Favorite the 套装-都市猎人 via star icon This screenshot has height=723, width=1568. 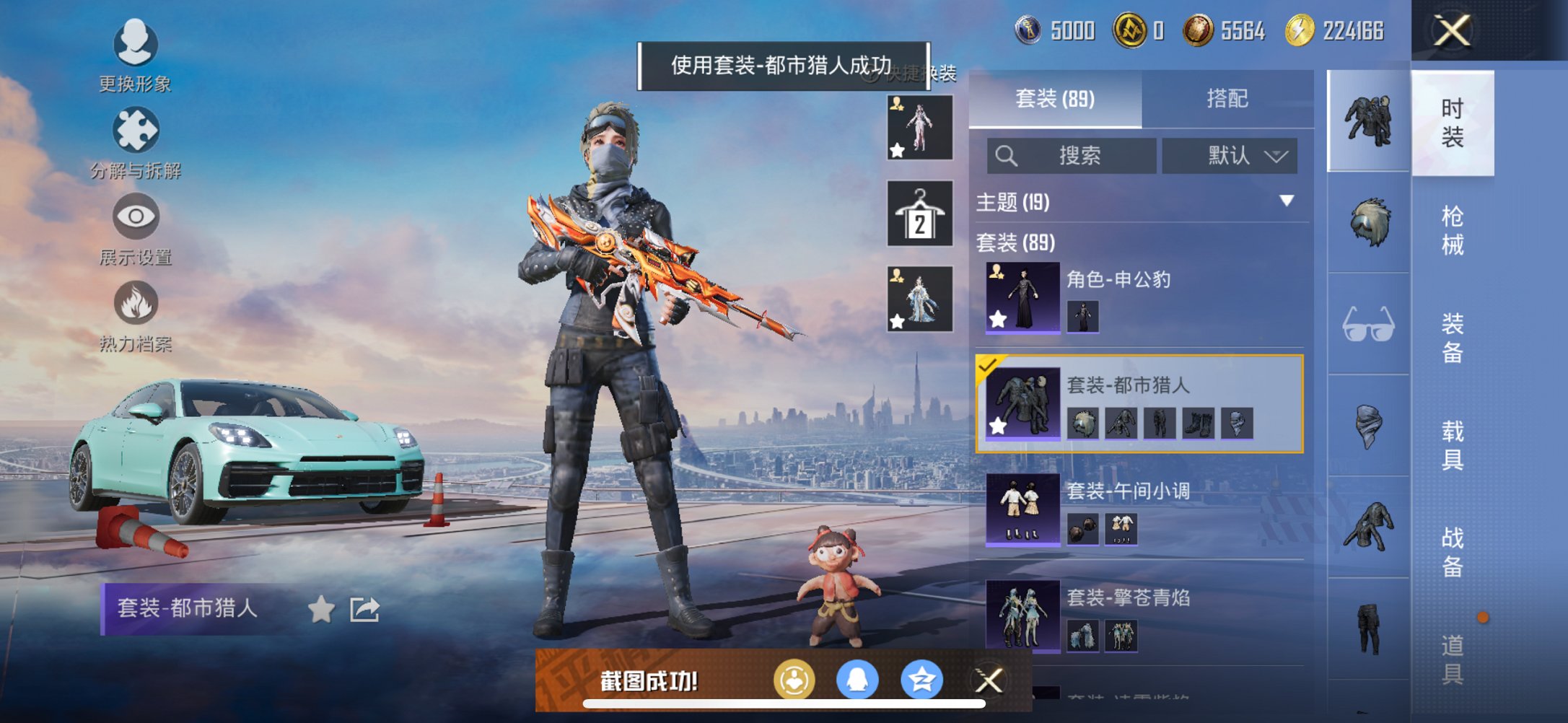(999, 427)
